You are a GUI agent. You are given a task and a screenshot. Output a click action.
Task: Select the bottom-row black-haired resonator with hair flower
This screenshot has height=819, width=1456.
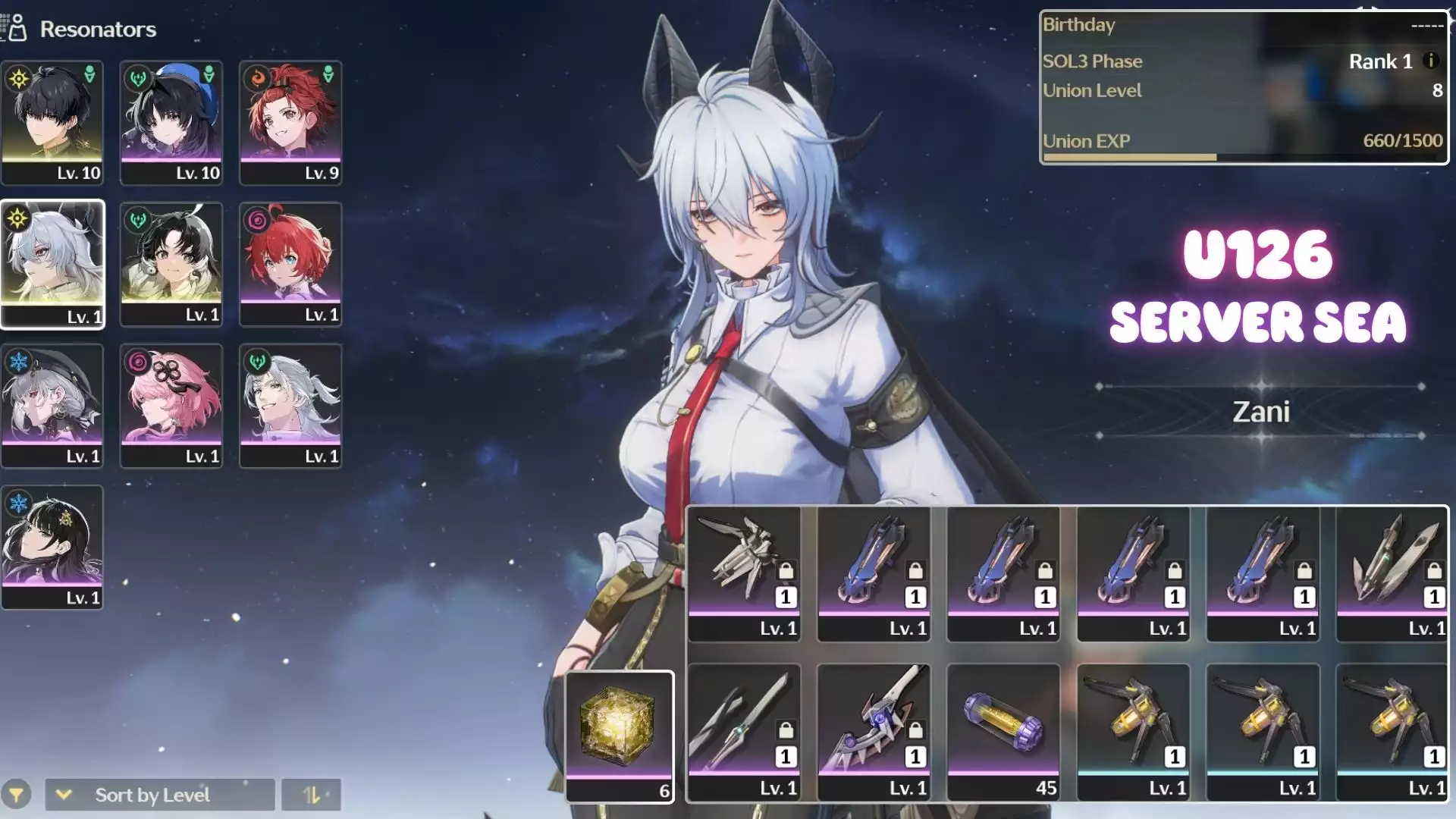(52, 547)
